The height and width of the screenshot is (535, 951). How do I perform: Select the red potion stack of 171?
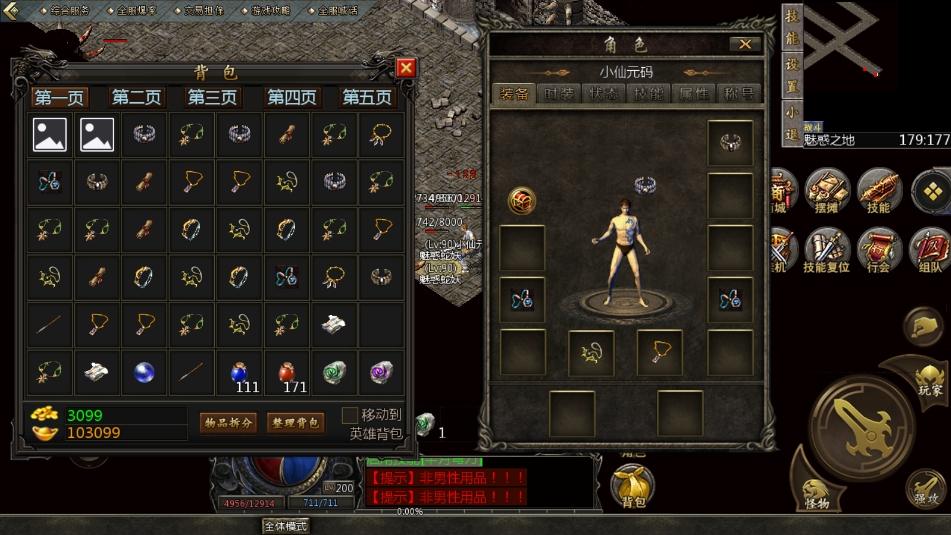point(286,373)
